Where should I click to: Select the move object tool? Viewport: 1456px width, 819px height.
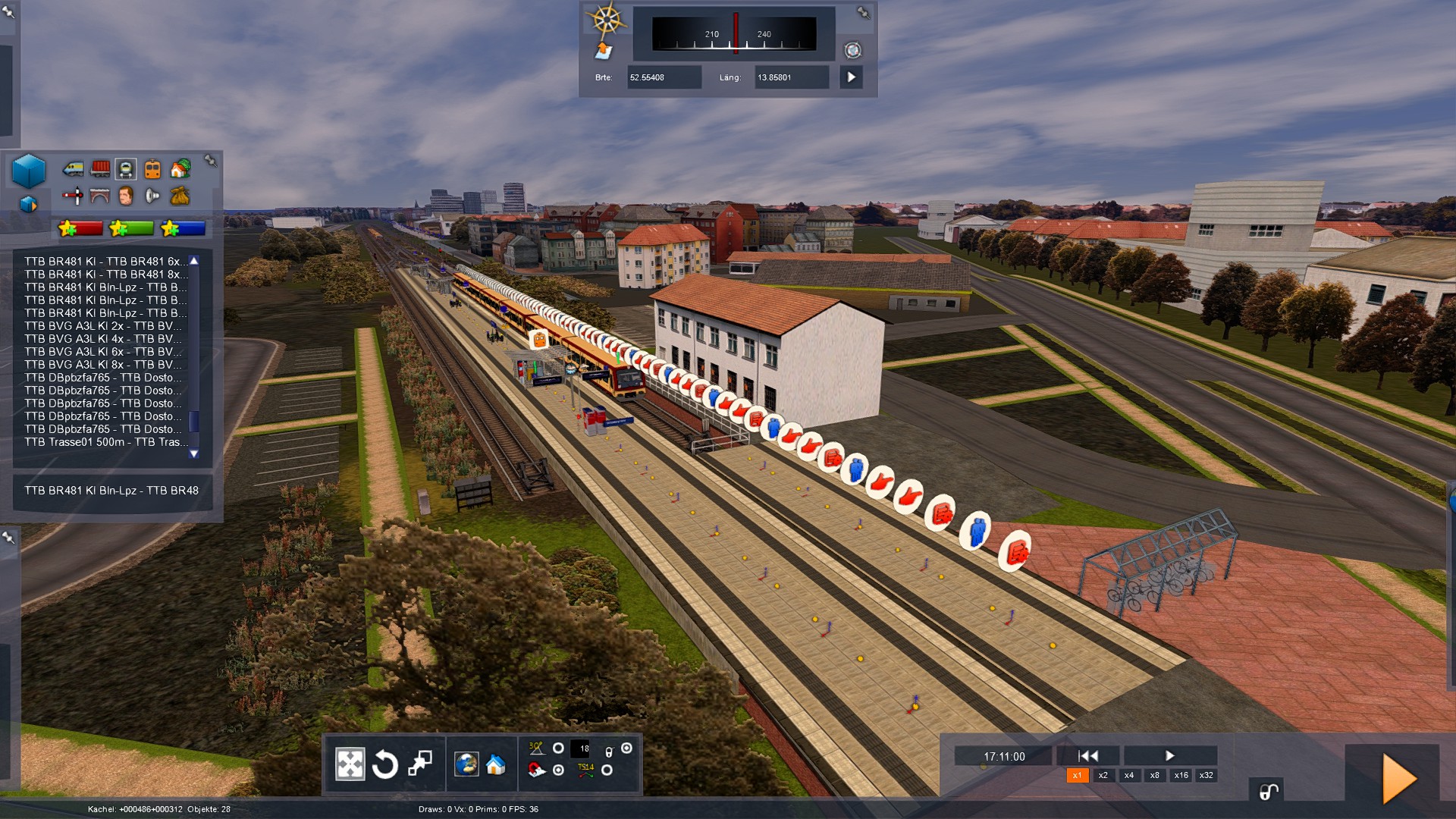tap(350, 764)
